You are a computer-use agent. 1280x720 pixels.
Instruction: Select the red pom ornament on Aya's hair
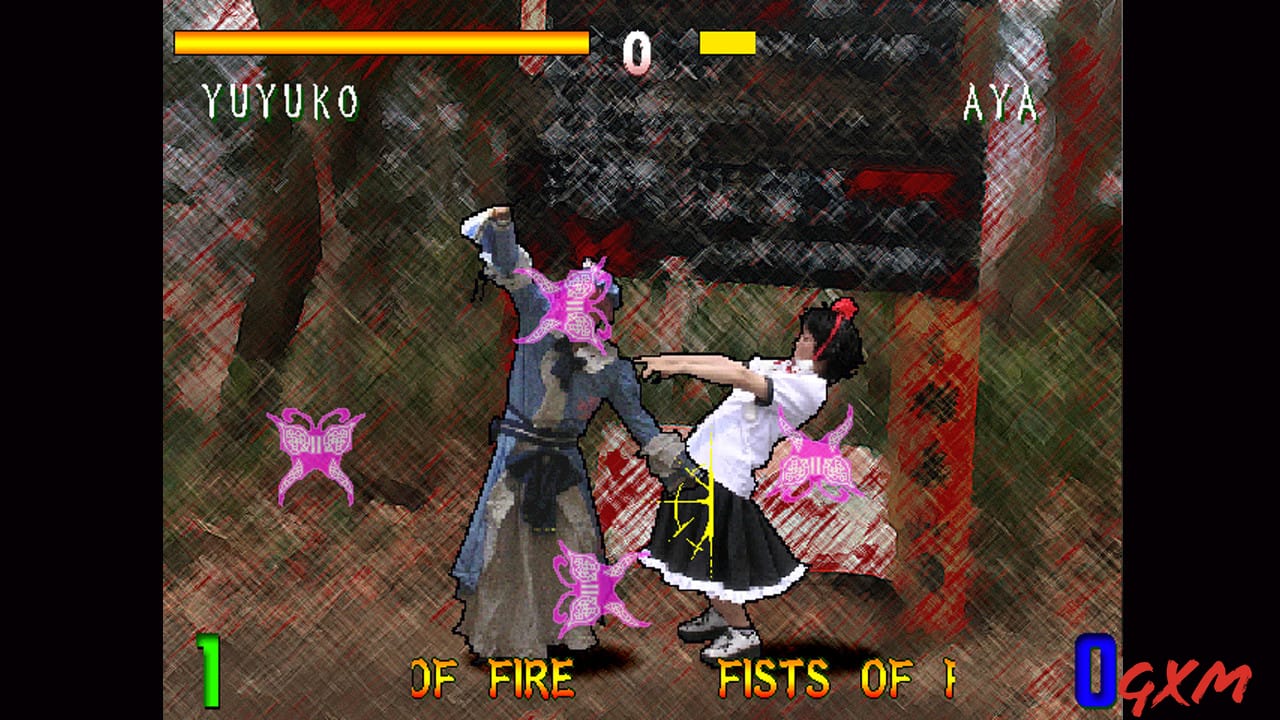coord(843,306)
